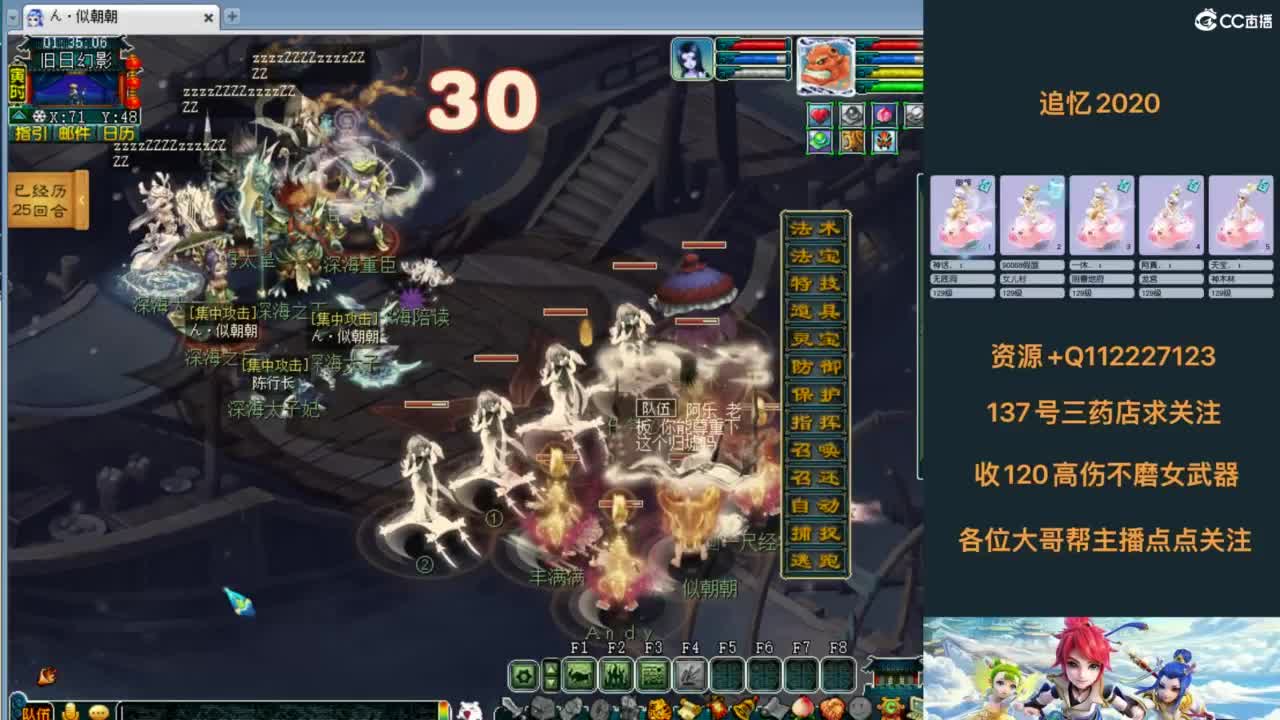1280x720 pixels.
Task: Enable 自动 auto-battle mode
Action: [x=815, y=504]
